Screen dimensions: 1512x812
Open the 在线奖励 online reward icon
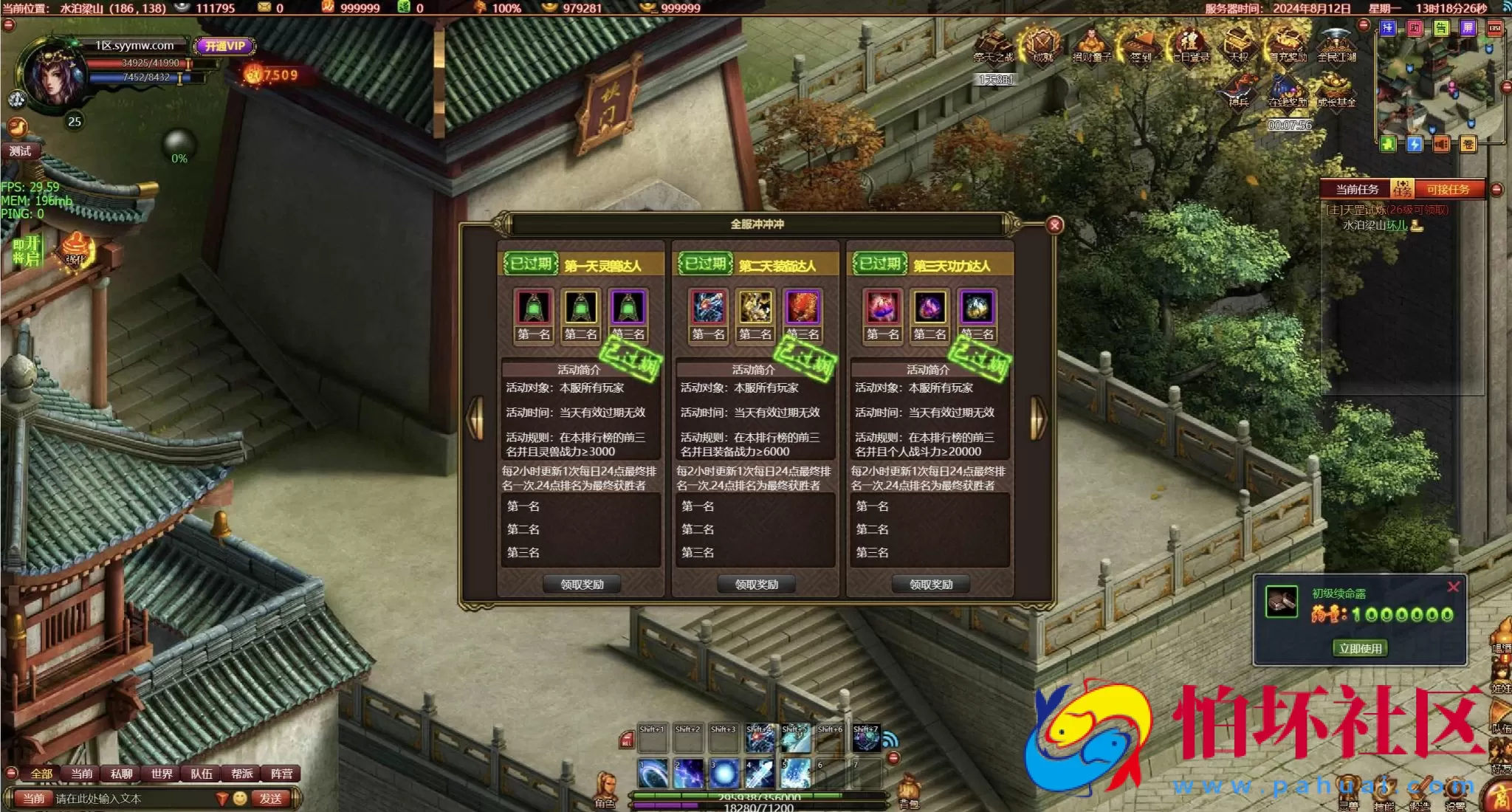[x=1288, y=92]
